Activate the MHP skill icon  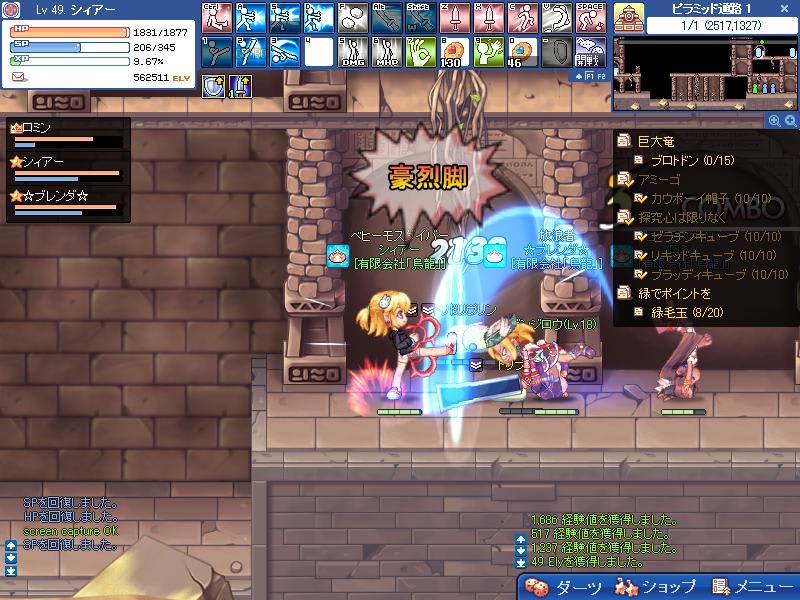click(x=385, y=51)
